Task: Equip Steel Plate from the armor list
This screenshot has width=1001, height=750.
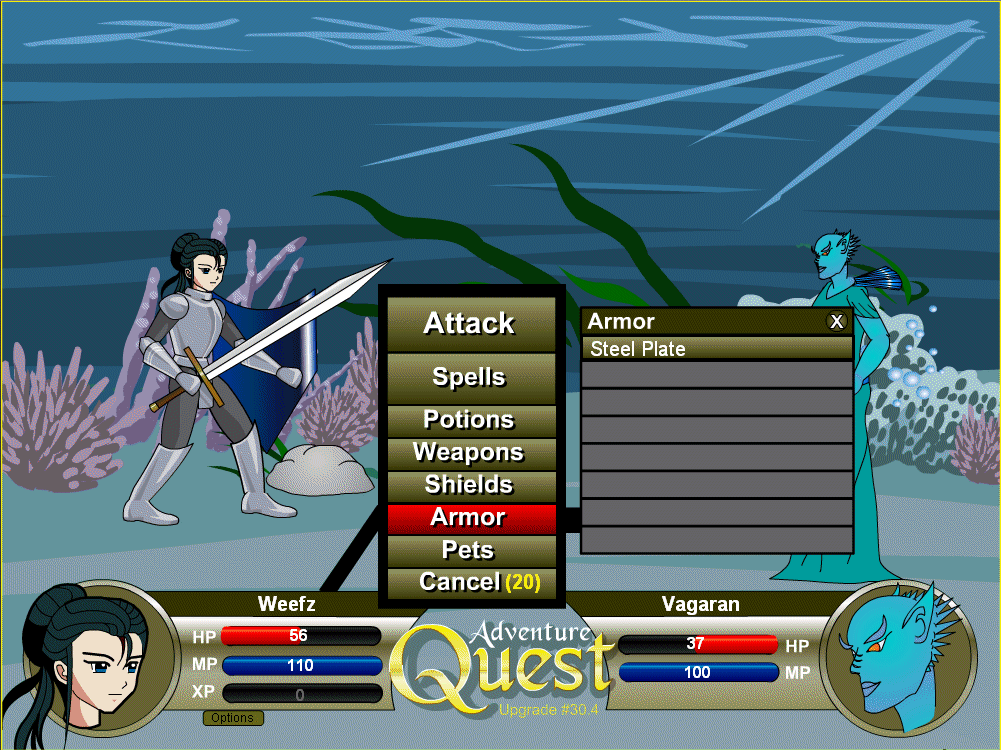Action: [716, 349]
